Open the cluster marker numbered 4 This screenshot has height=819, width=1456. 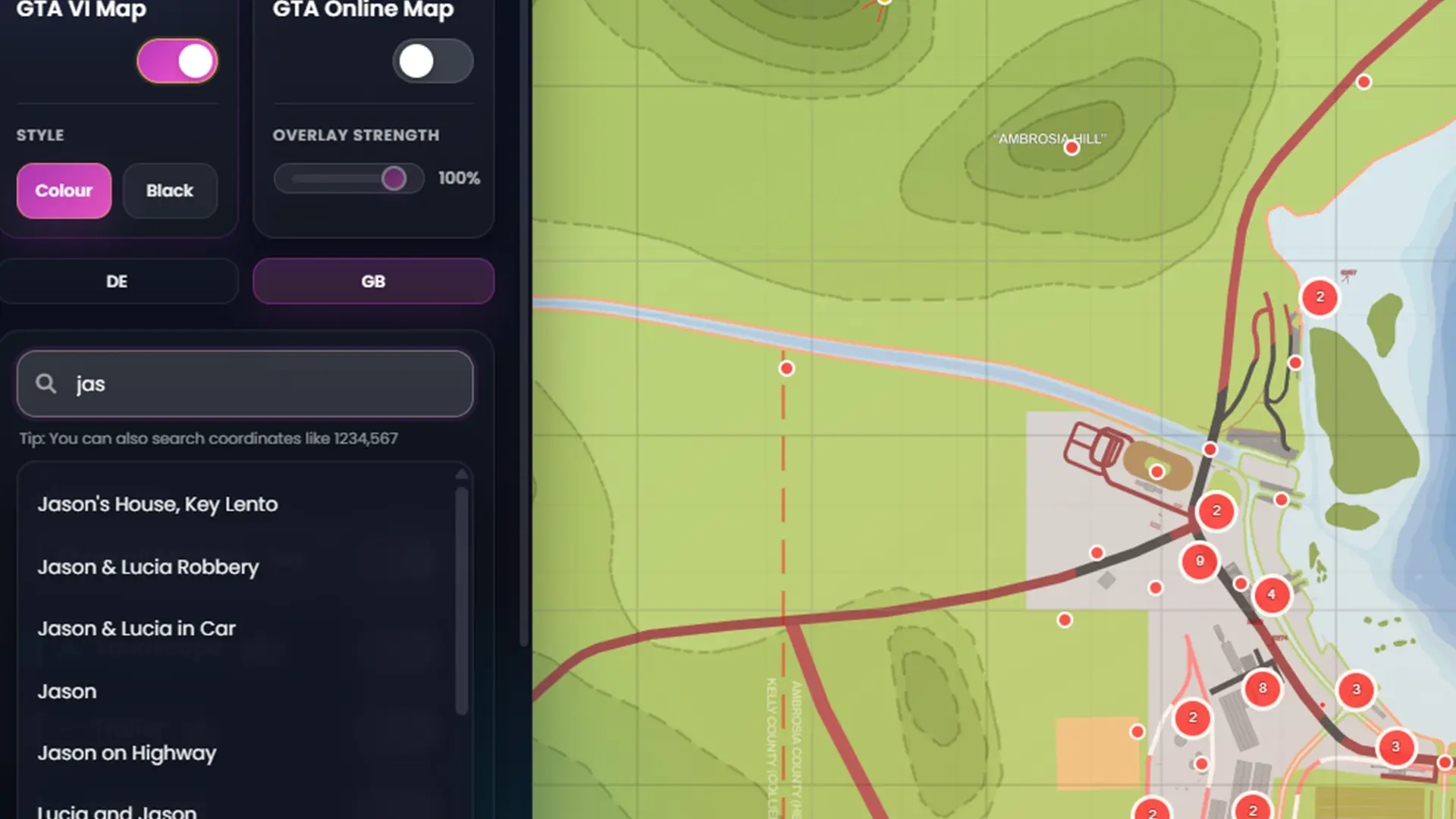click(x=1272, y=595)
